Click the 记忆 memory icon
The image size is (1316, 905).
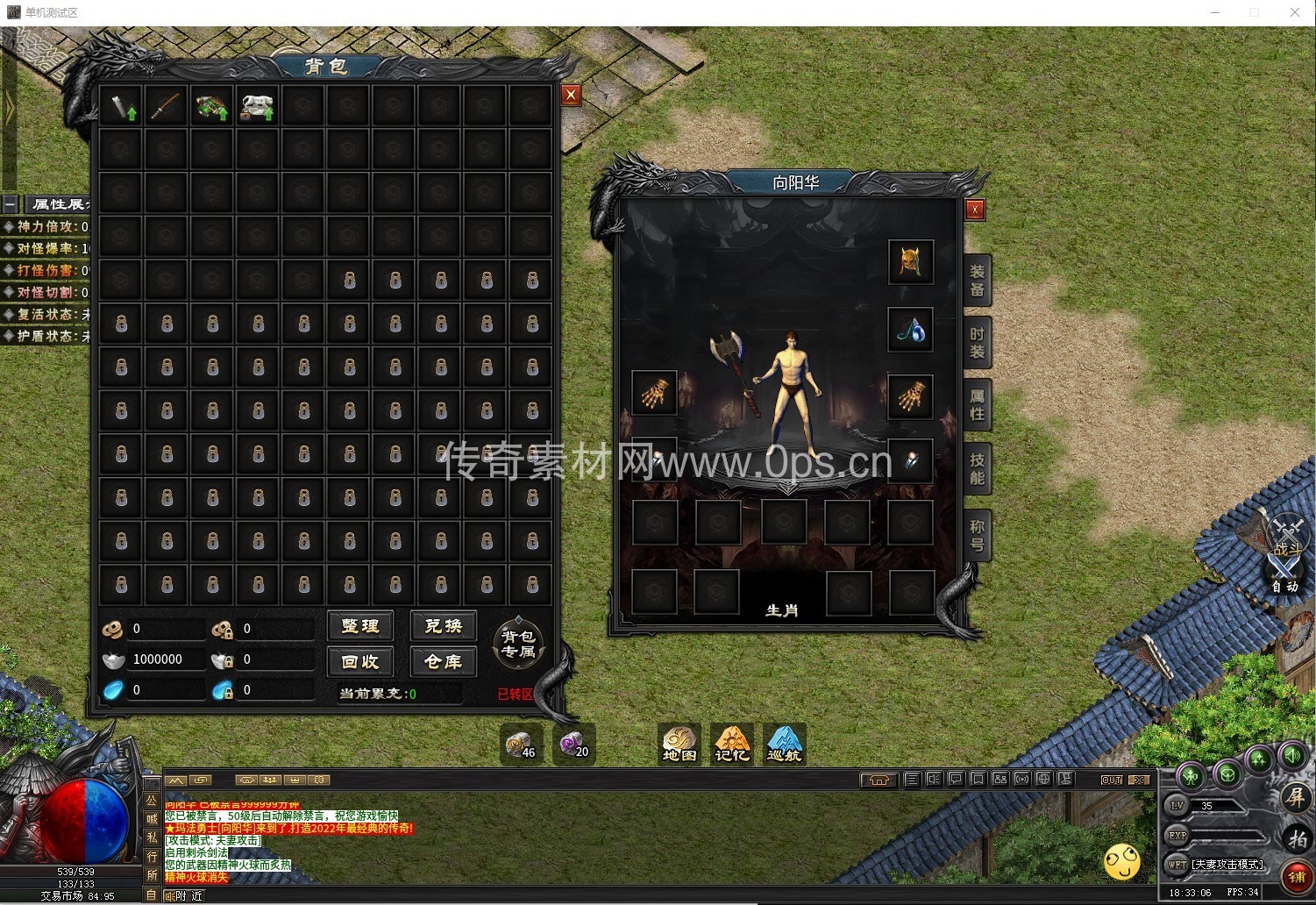731,745
